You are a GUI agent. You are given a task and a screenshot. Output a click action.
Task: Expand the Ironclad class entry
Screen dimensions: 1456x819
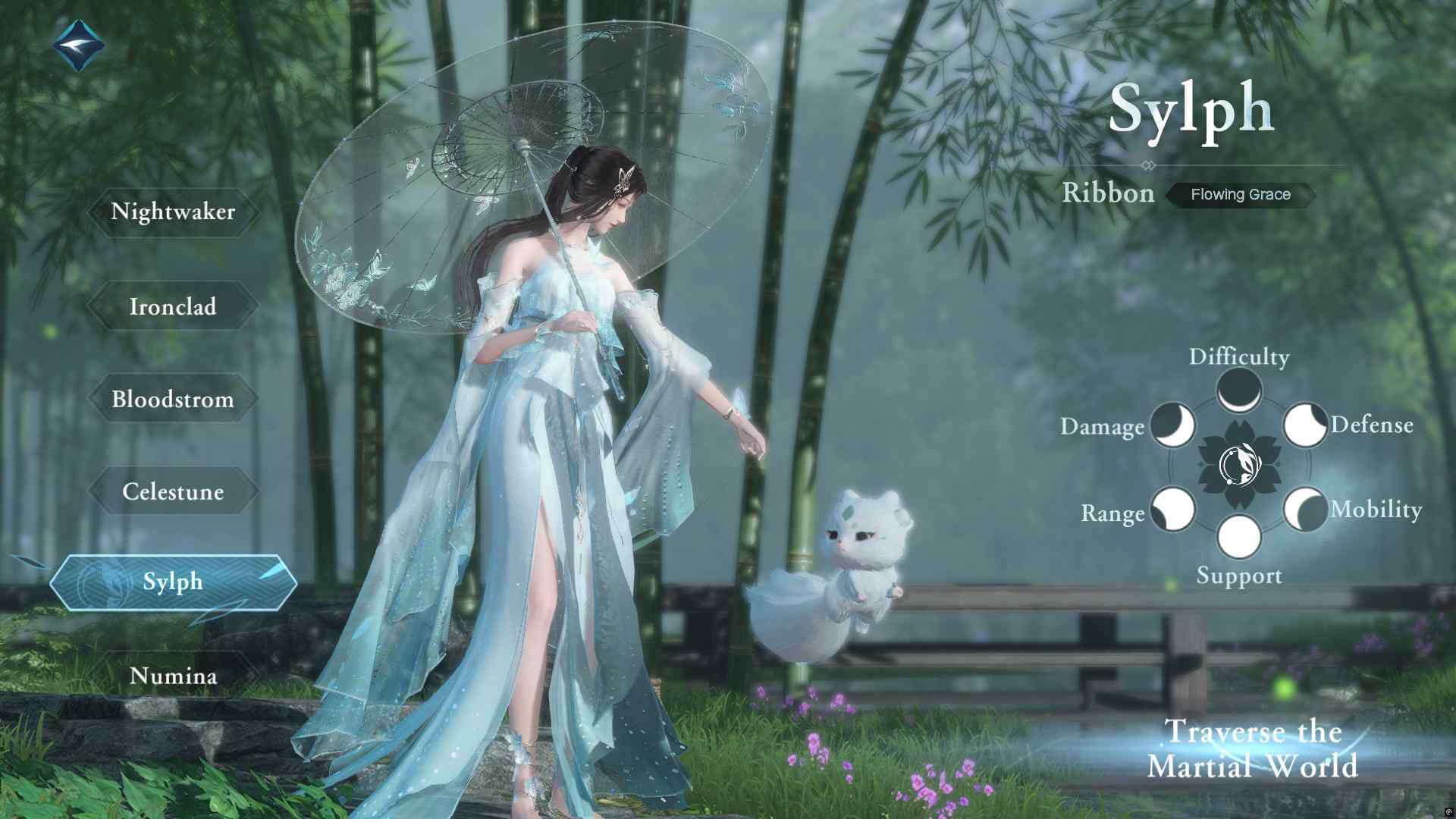(x=173, y=306)
